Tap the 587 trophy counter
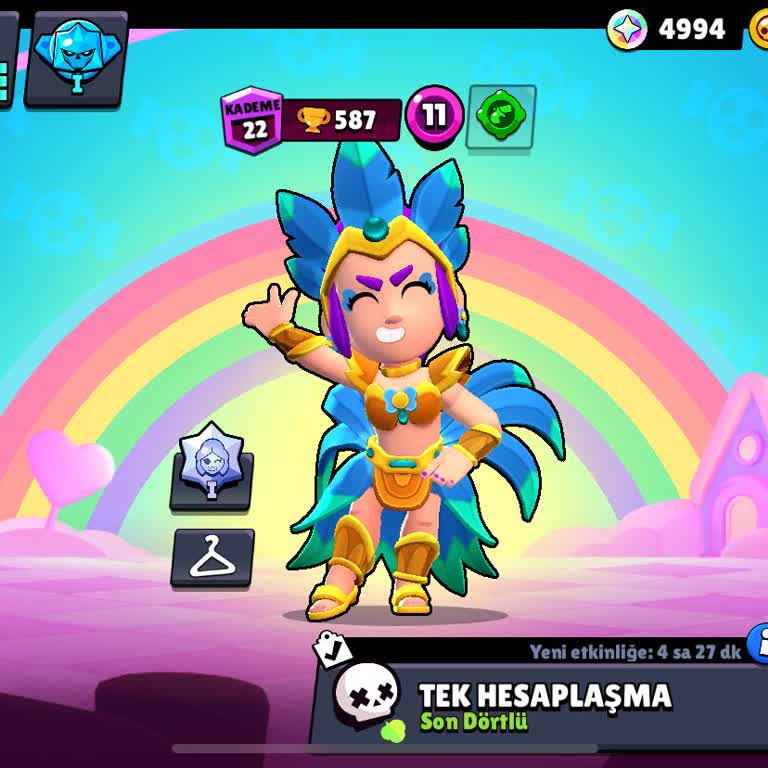 (342, 120)
